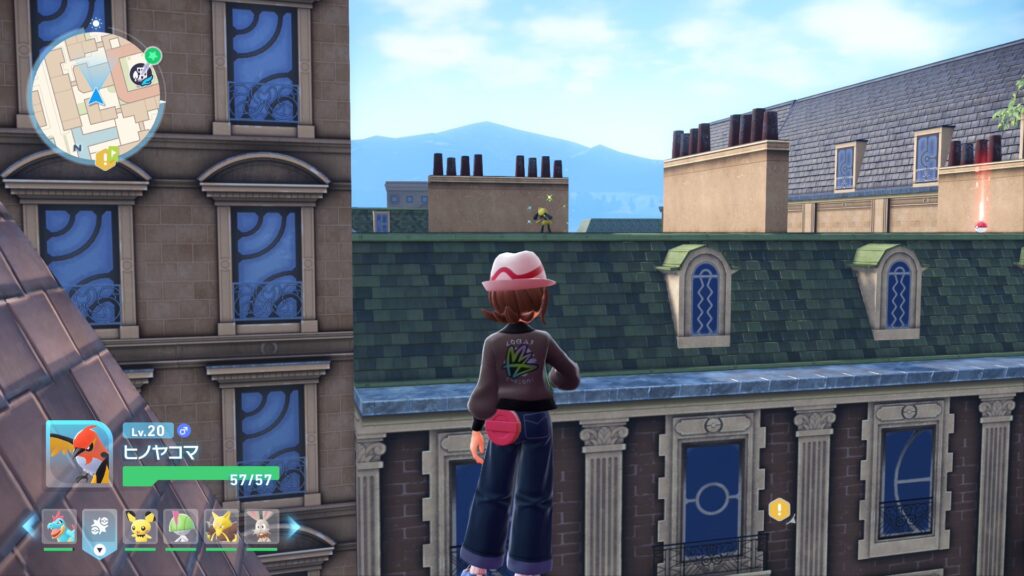This screenshot has width=1024, height=576.
Task: Select the green star marker on minimap
Action: pos(152,56)
